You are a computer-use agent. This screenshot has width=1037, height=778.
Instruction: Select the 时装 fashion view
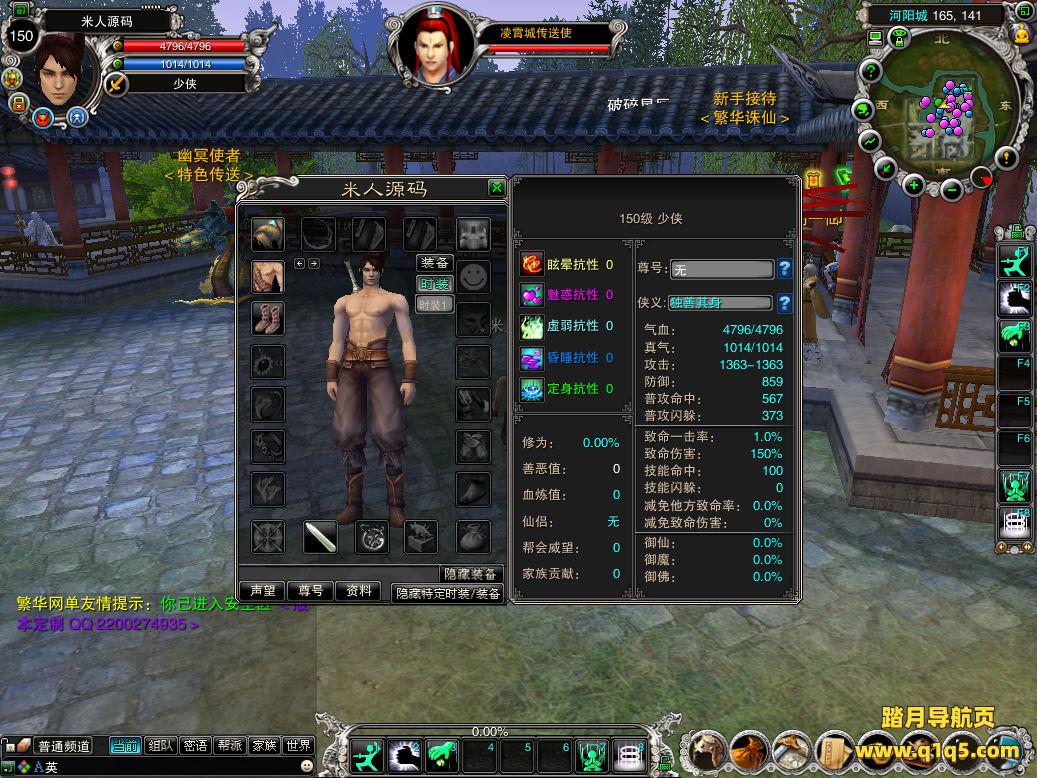coord(435,284)
